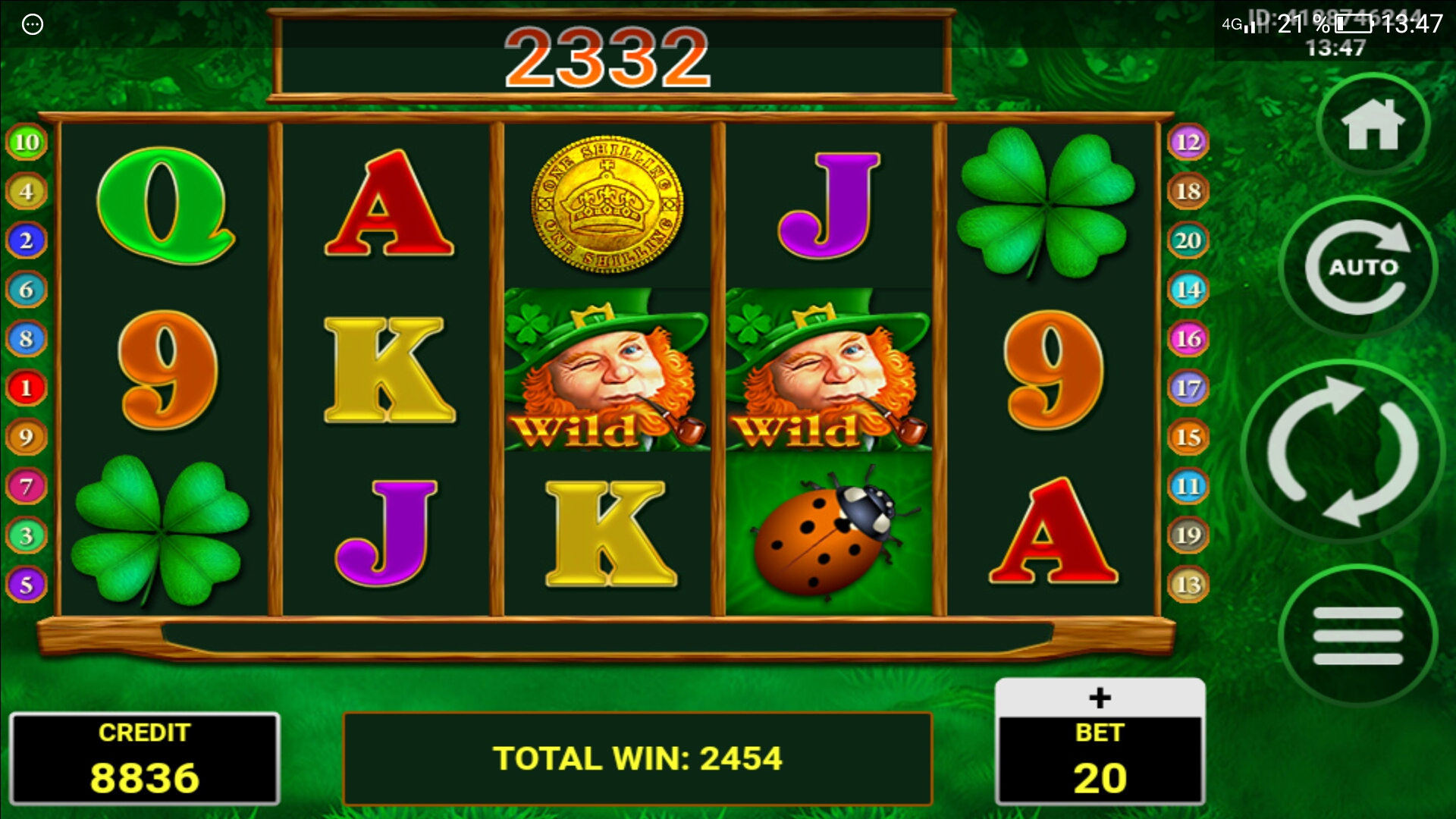Open the hamburger menu
Viewport: 1456px width, 819px height.
pyautogui.click(x=1357, y=635)
